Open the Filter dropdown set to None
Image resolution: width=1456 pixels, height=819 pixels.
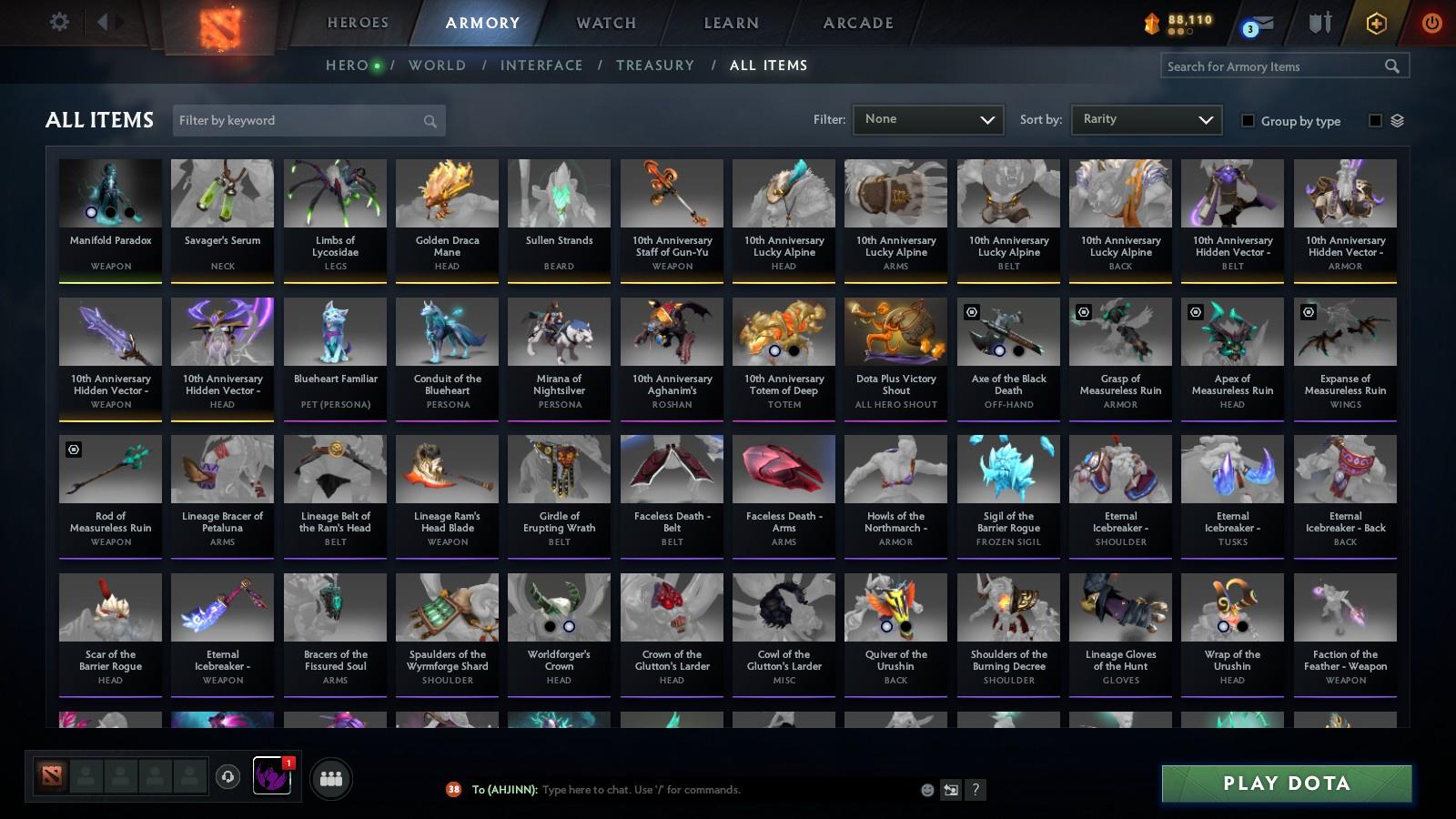click(927, 119)
